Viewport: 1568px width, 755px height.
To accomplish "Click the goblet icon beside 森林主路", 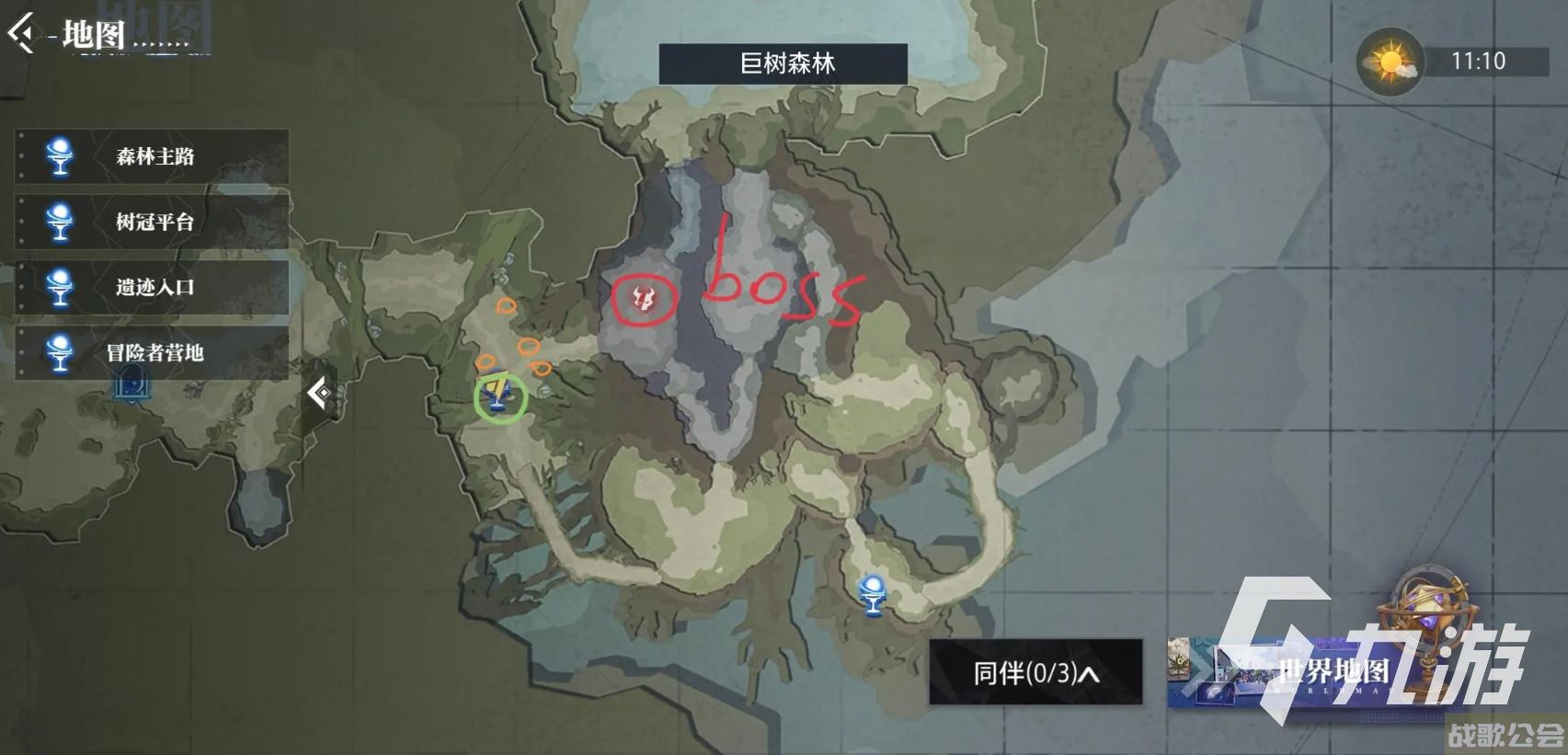I will point(57,157).
